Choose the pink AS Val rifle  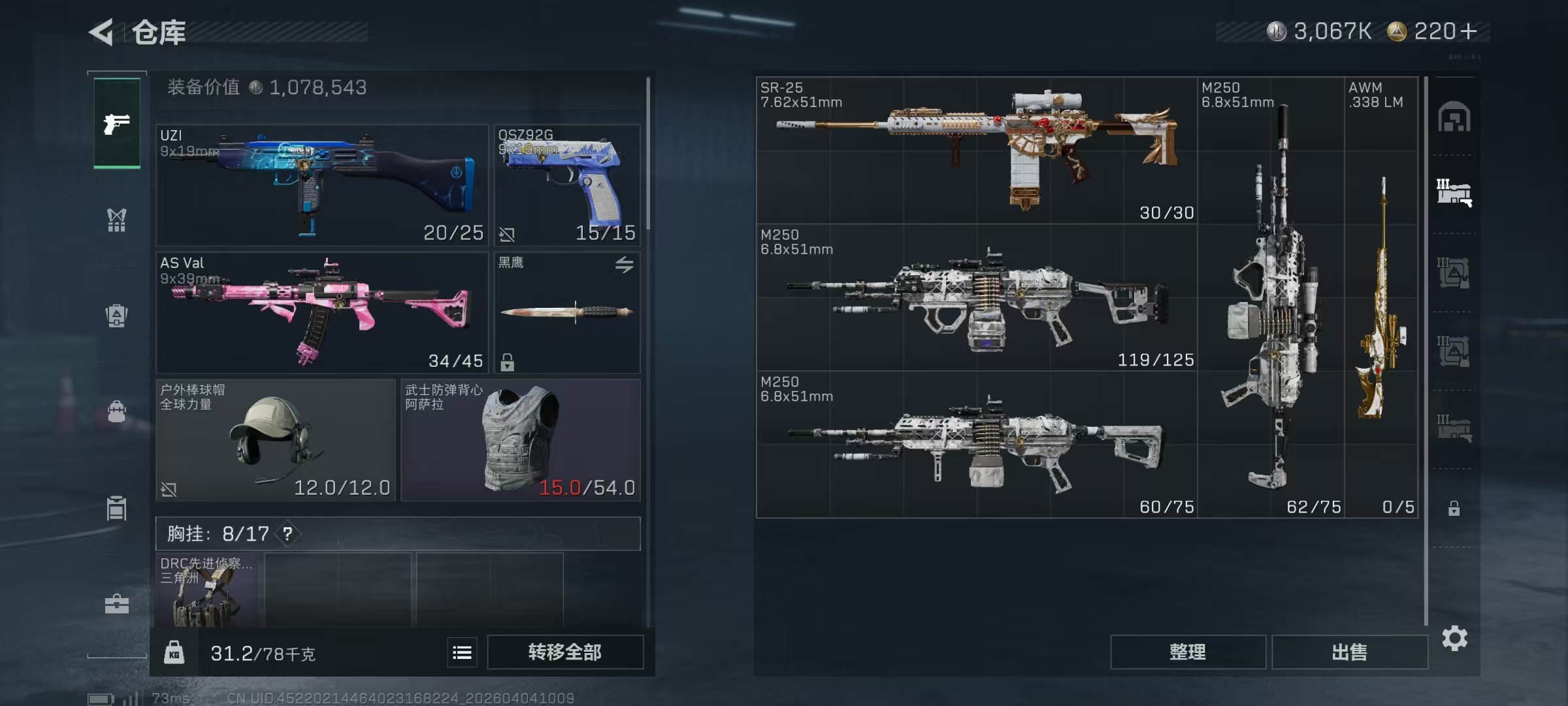point(321,312)
